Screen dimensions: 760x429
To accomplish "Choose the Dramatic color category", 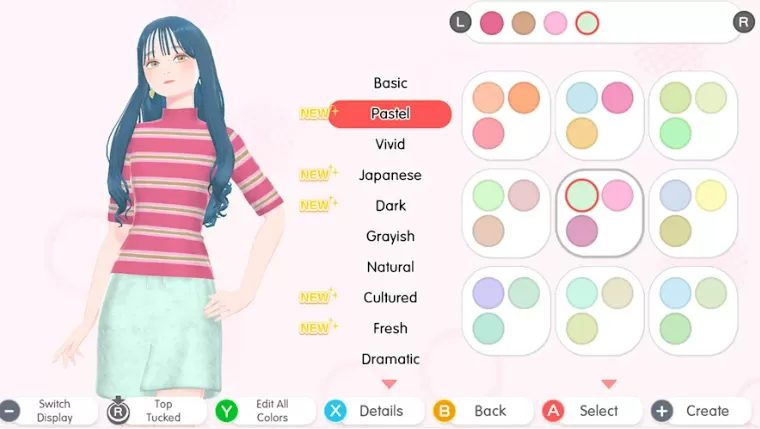I will pos(390,359).
